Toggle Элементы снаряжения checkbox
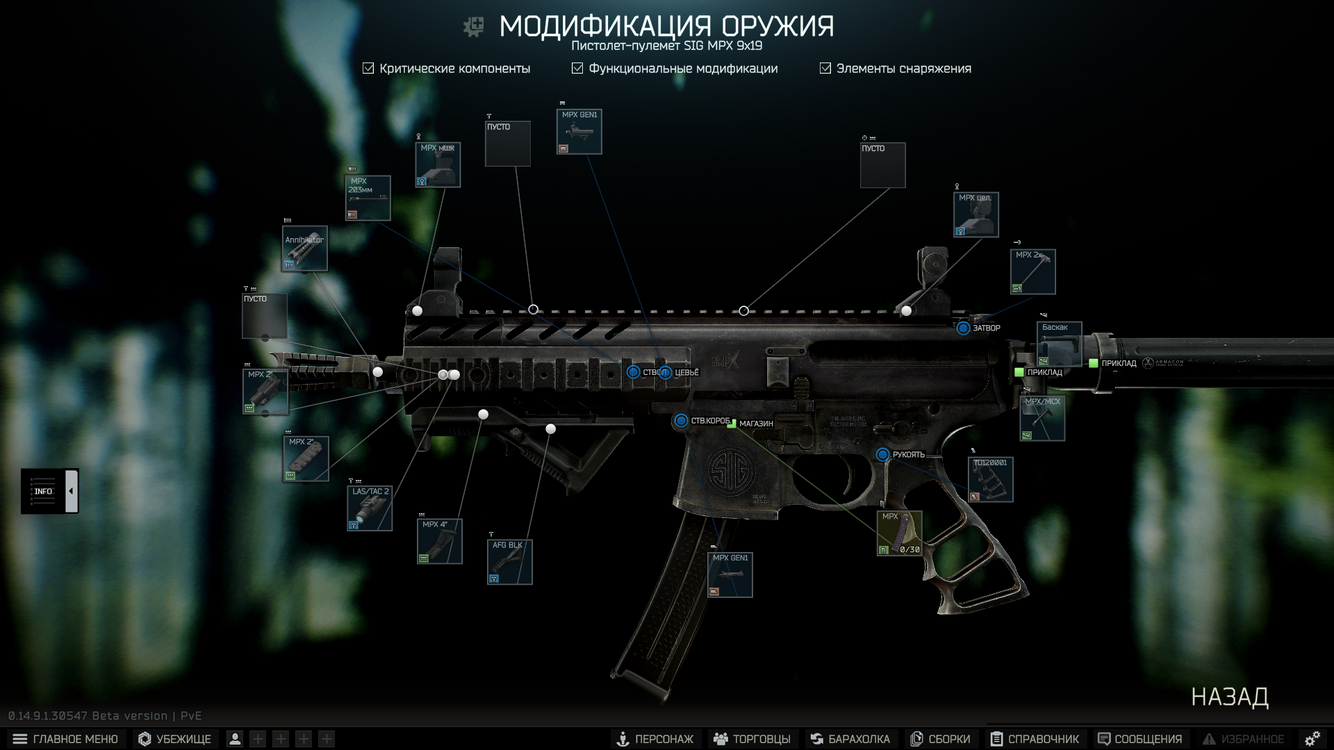 824,68
